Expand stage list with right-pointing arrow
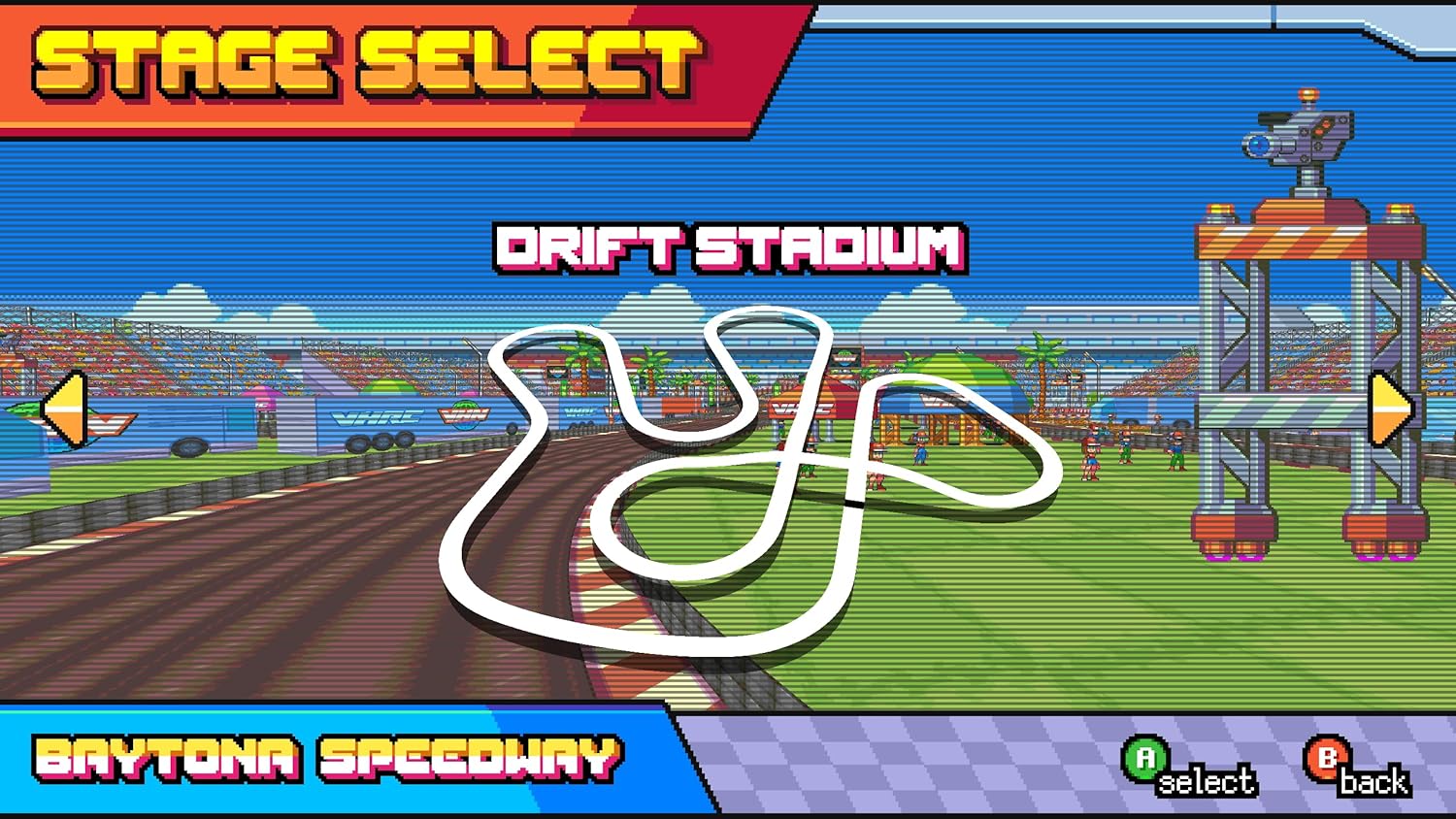Screen dimensions: 1456x819 1392,409
